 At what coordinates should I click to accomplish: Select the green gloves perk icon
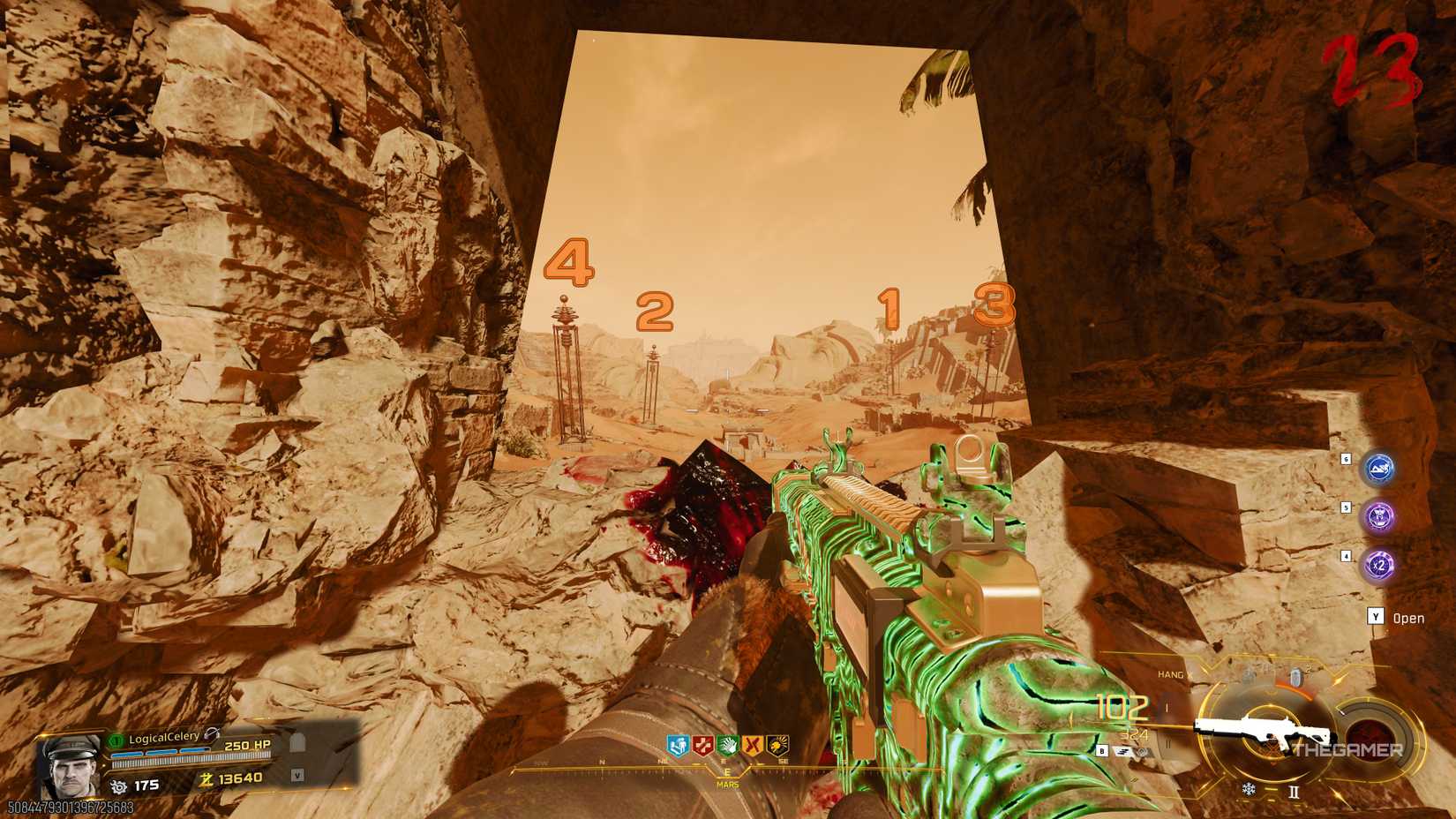(727, 744)
